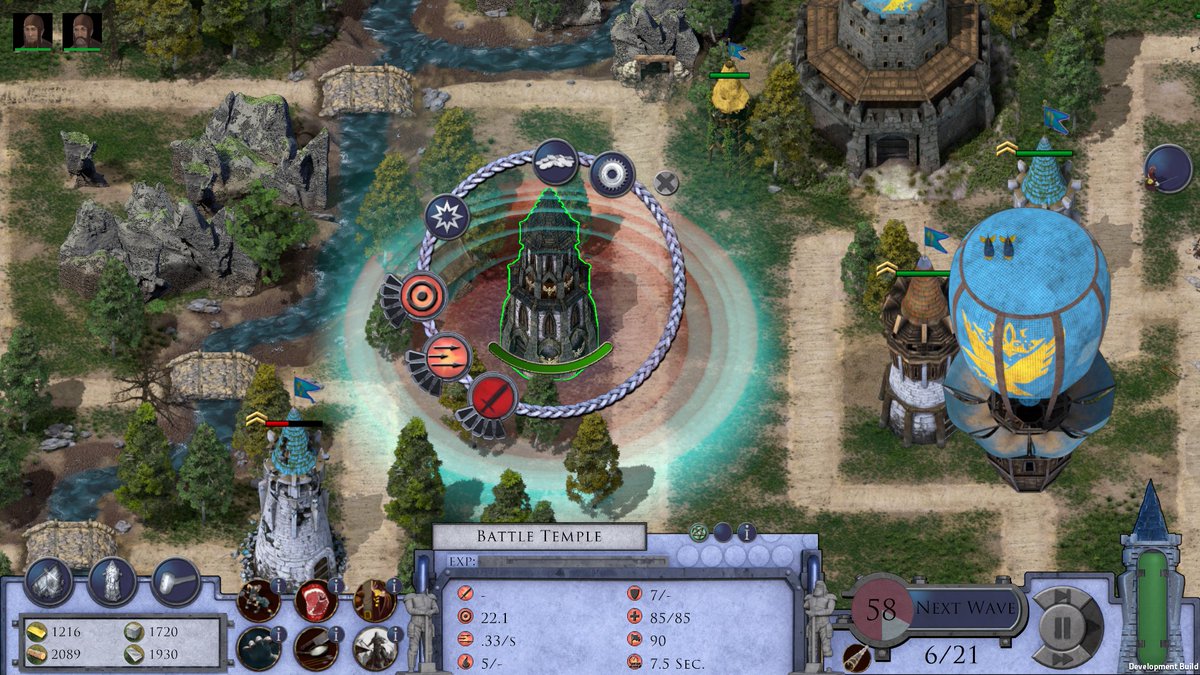1200x675 pixels.
Task: Start the Next Wave early
Action: click(965, 607)
